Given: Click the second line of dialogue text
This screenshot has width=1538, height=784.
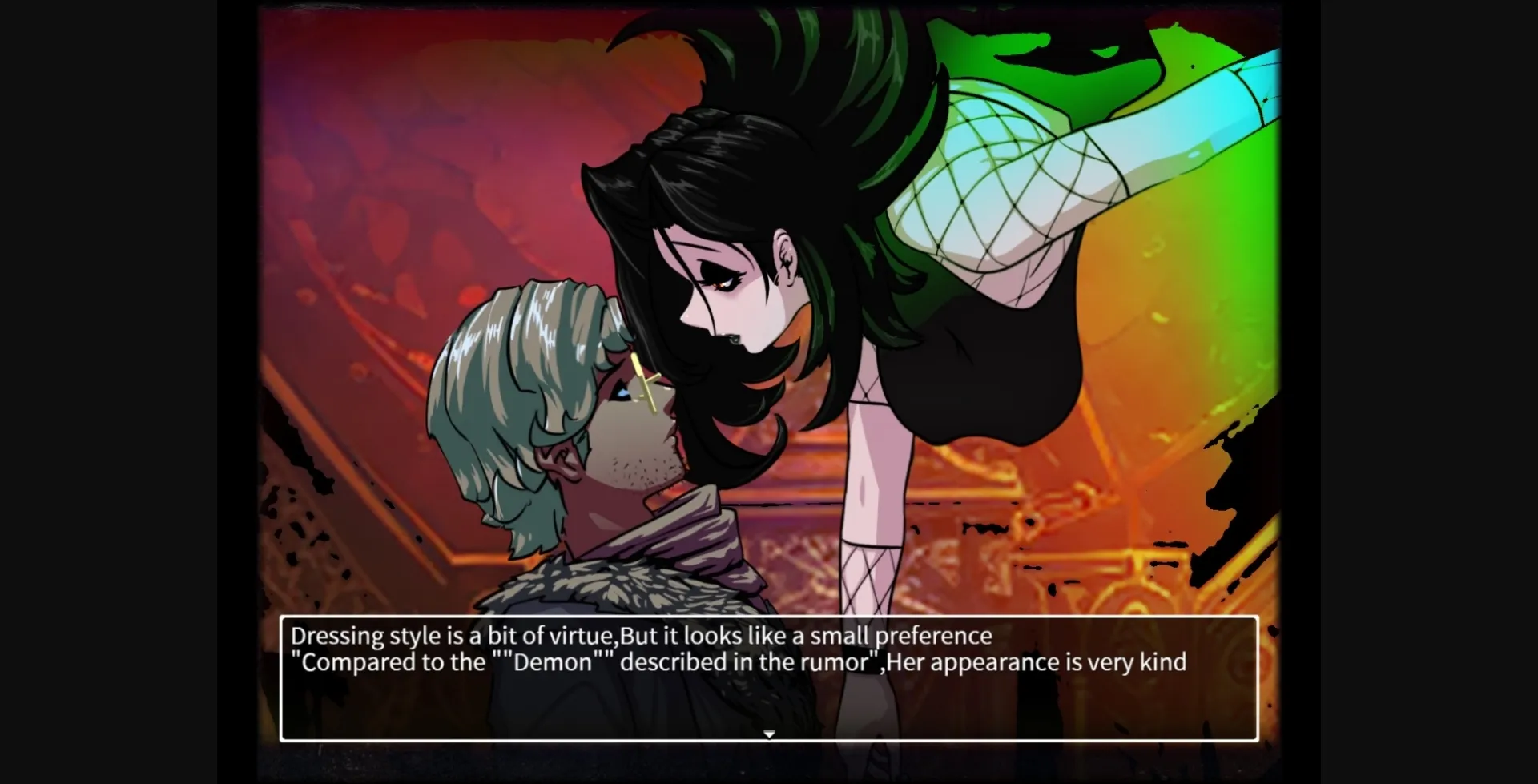Looking at the screenshot, I should point(737,662).
